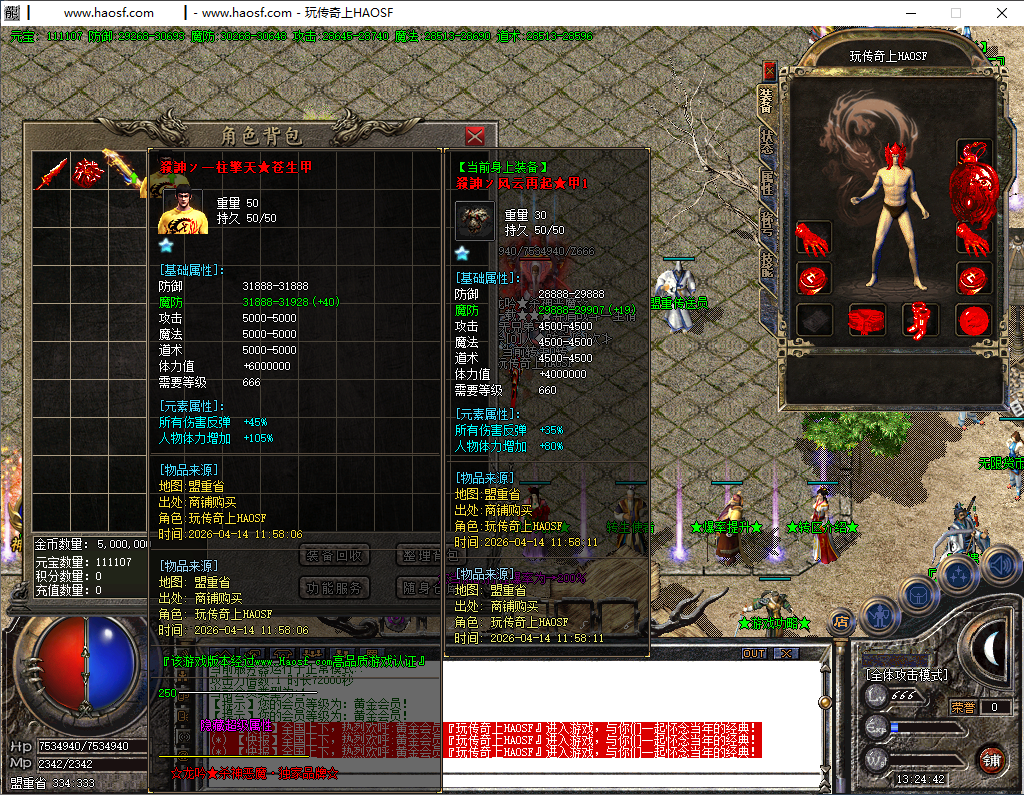The width and height of the screenshot is (1024, 795).
Task: Switch to the 状态 tab
Action: 767,141
